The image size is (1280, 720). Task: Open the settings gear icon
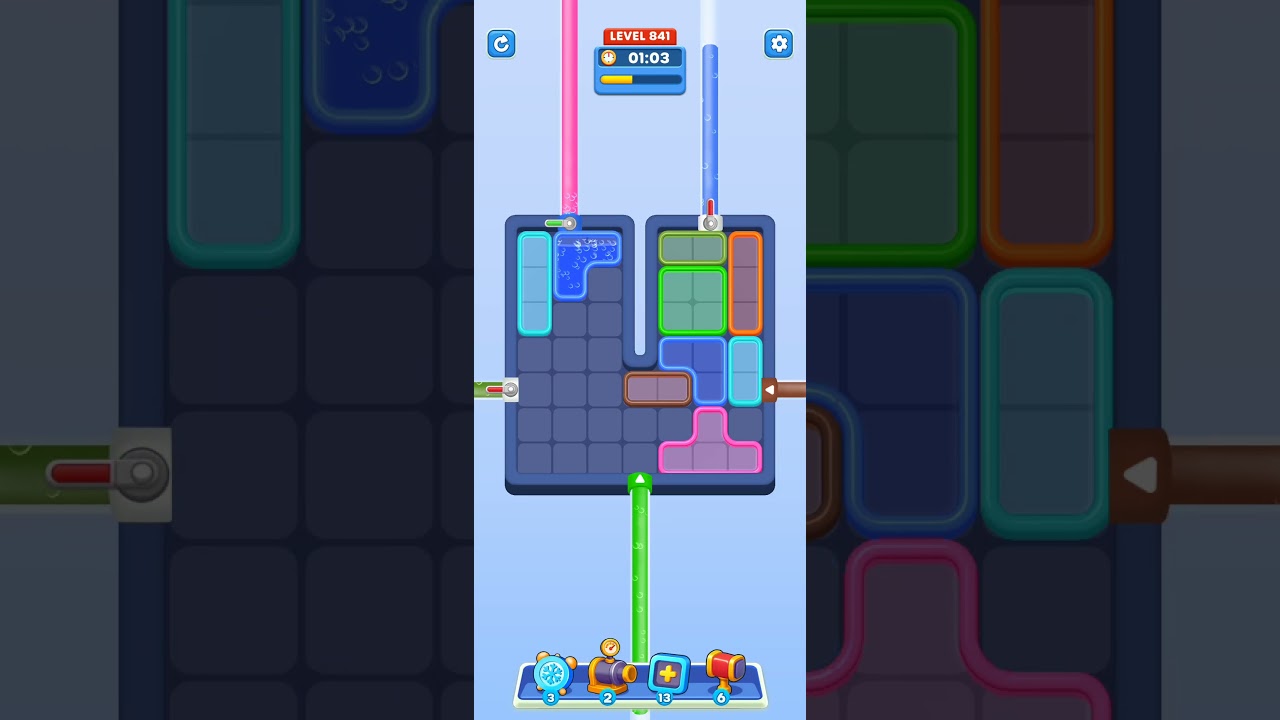click(779, 44)
